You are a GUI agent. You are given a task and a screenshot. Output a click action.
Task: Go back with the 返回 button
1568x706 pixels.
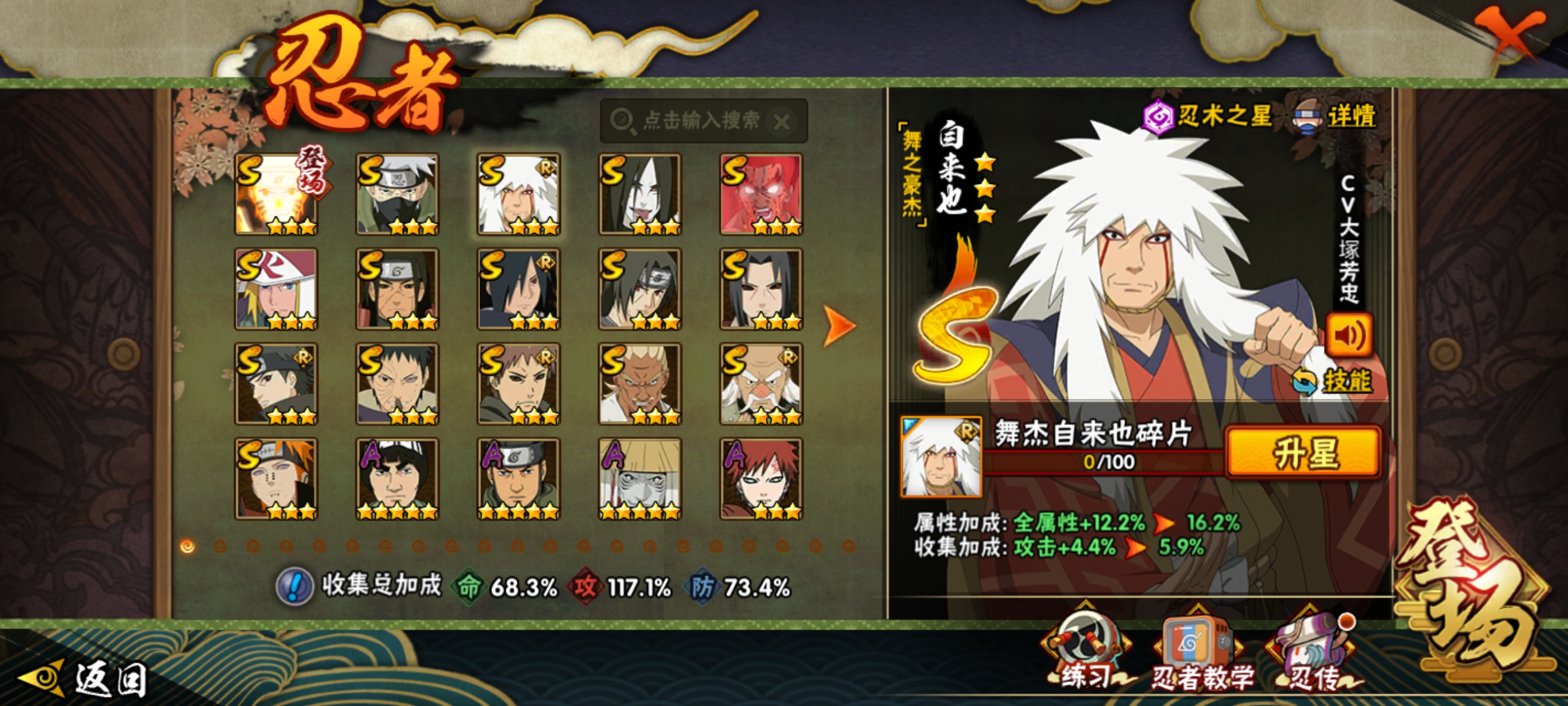click(x=85, y=679)
